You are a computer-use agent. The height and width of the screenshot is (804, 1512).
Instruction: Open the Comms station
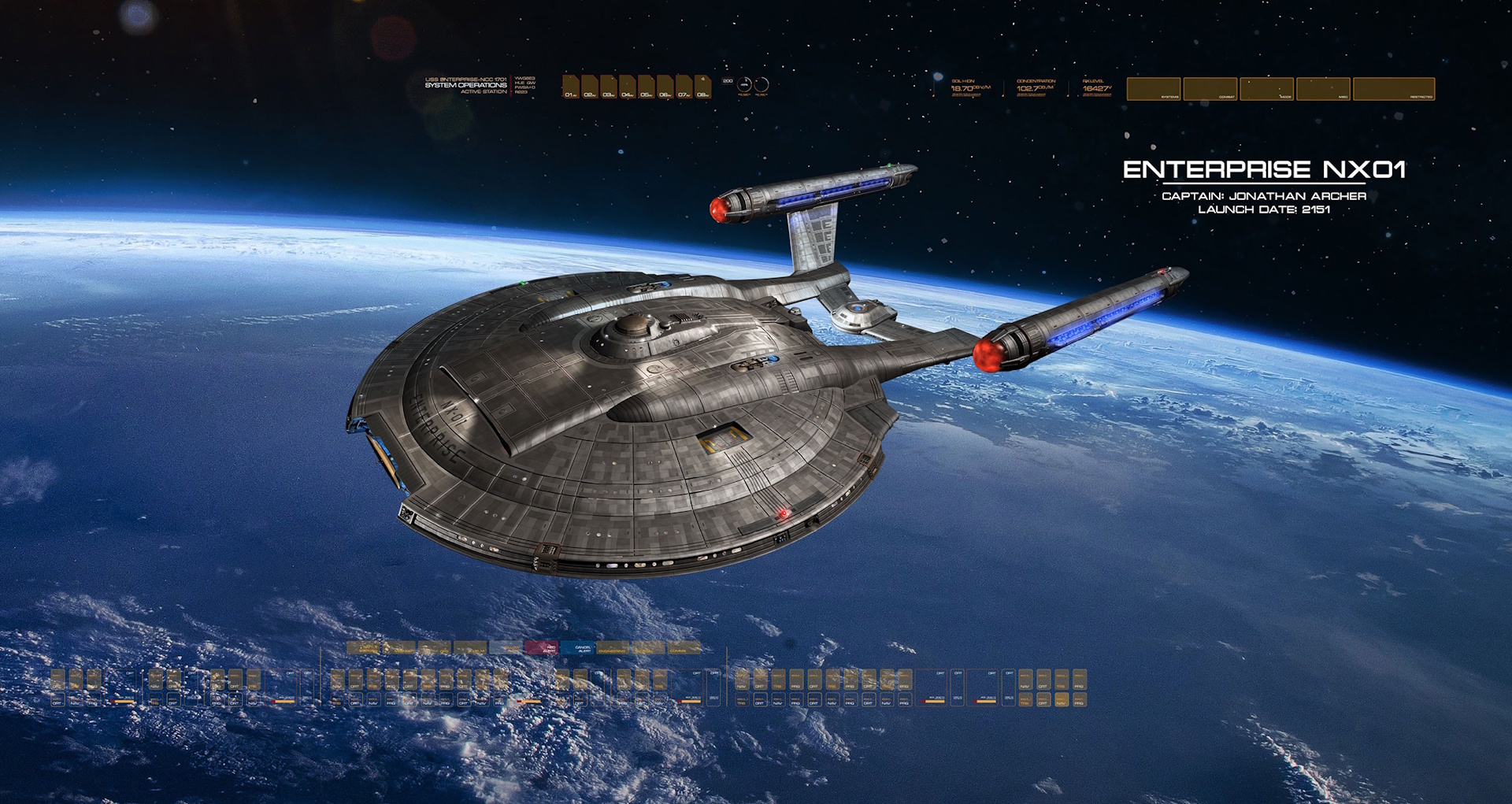coord(684,648)
